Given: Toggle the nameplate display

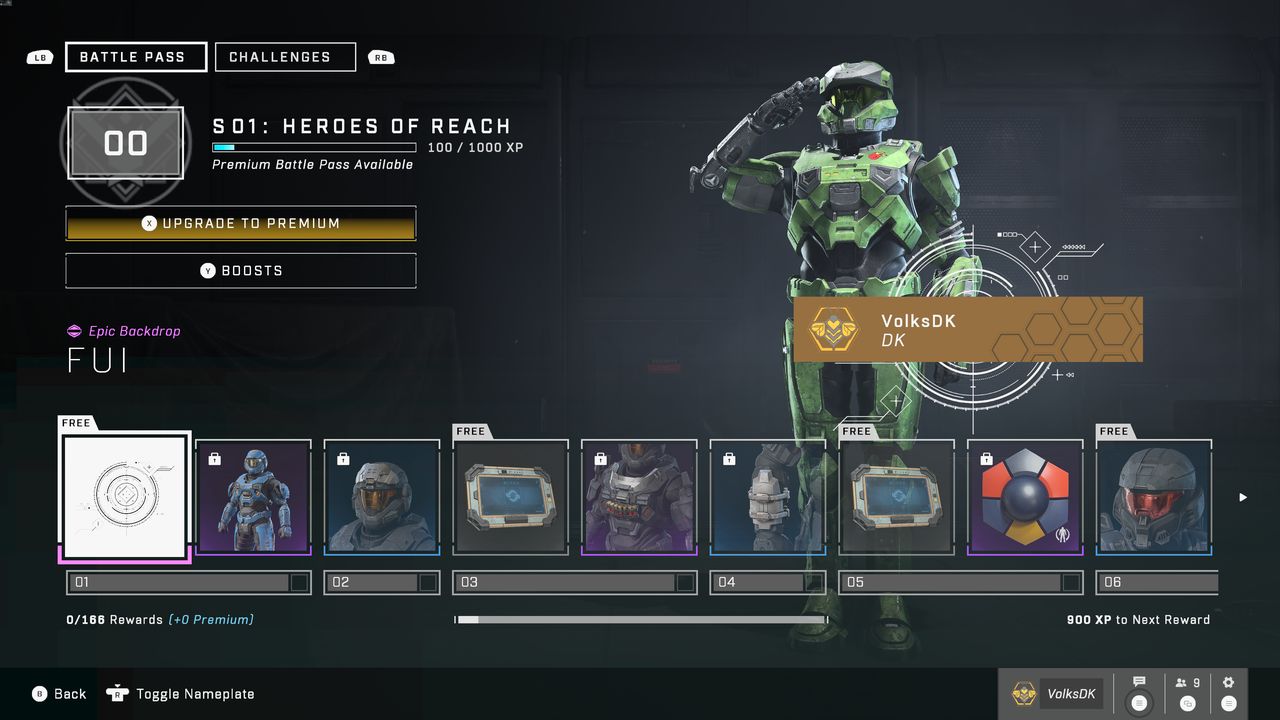Looking at the screenshot, I should [x=185, y=694].
